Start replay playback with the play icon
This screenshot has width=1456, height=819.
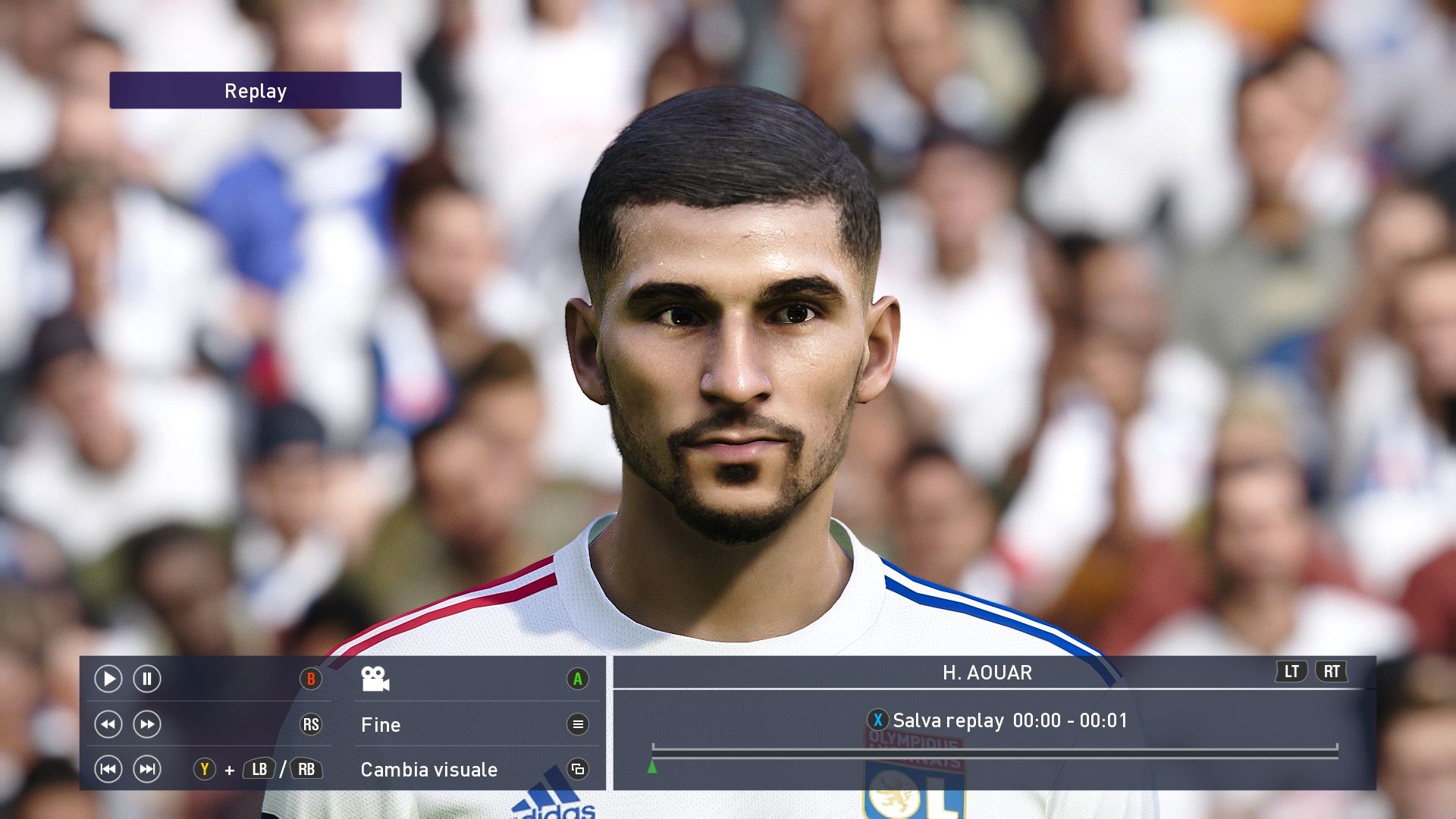tap(108, 679)
